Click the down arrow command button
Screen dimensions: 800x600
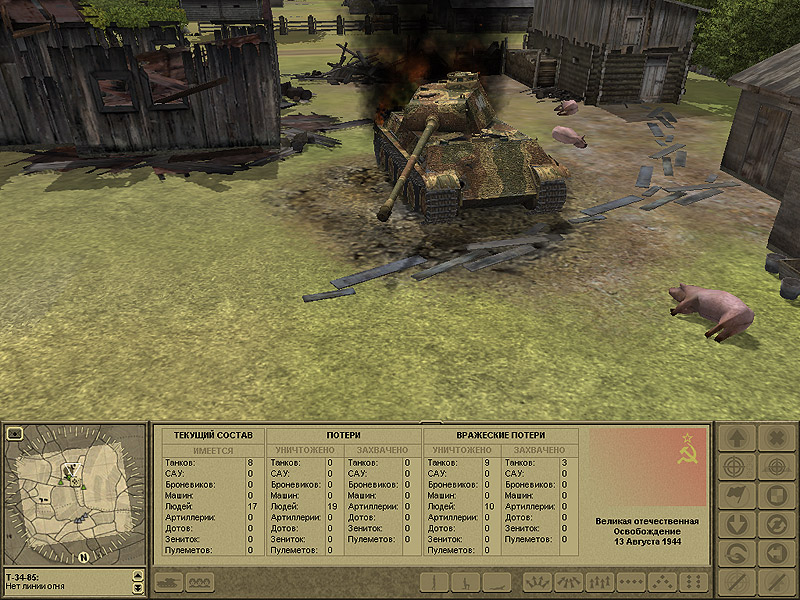coord(736,524)
